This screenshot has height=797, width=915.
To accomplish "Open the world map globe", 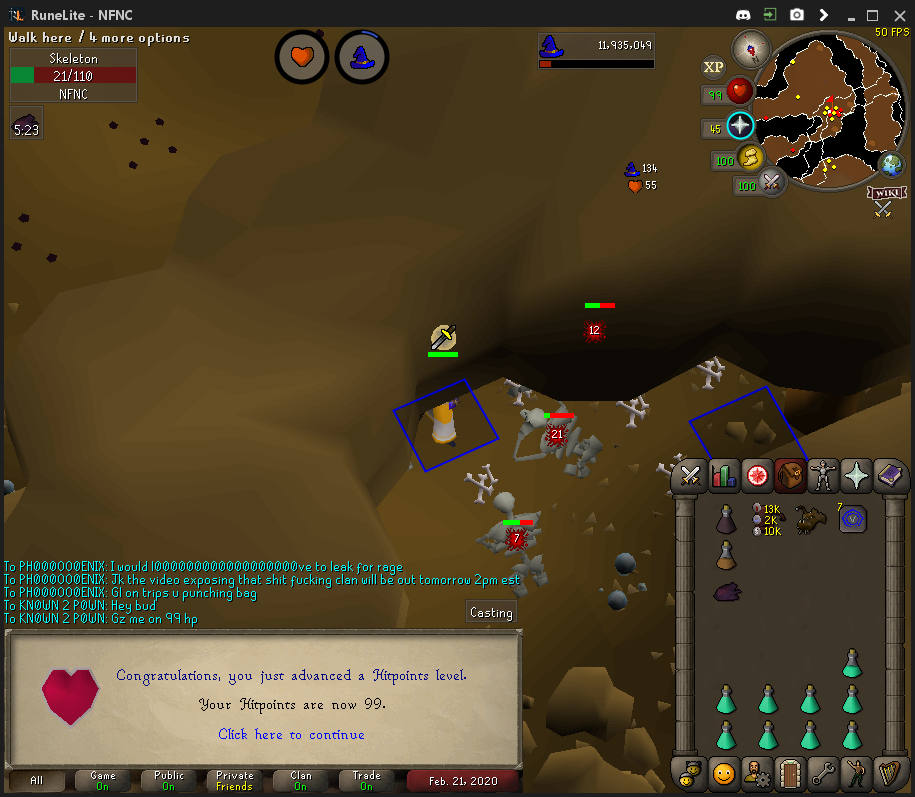I will (889, 165).
